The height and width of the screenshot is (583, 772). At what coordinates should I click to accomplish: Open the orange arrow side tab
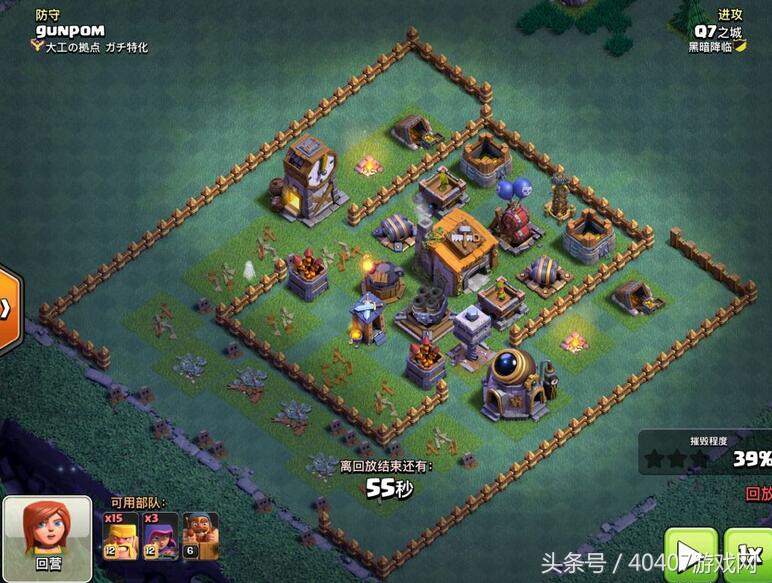[x=8, y=310]
